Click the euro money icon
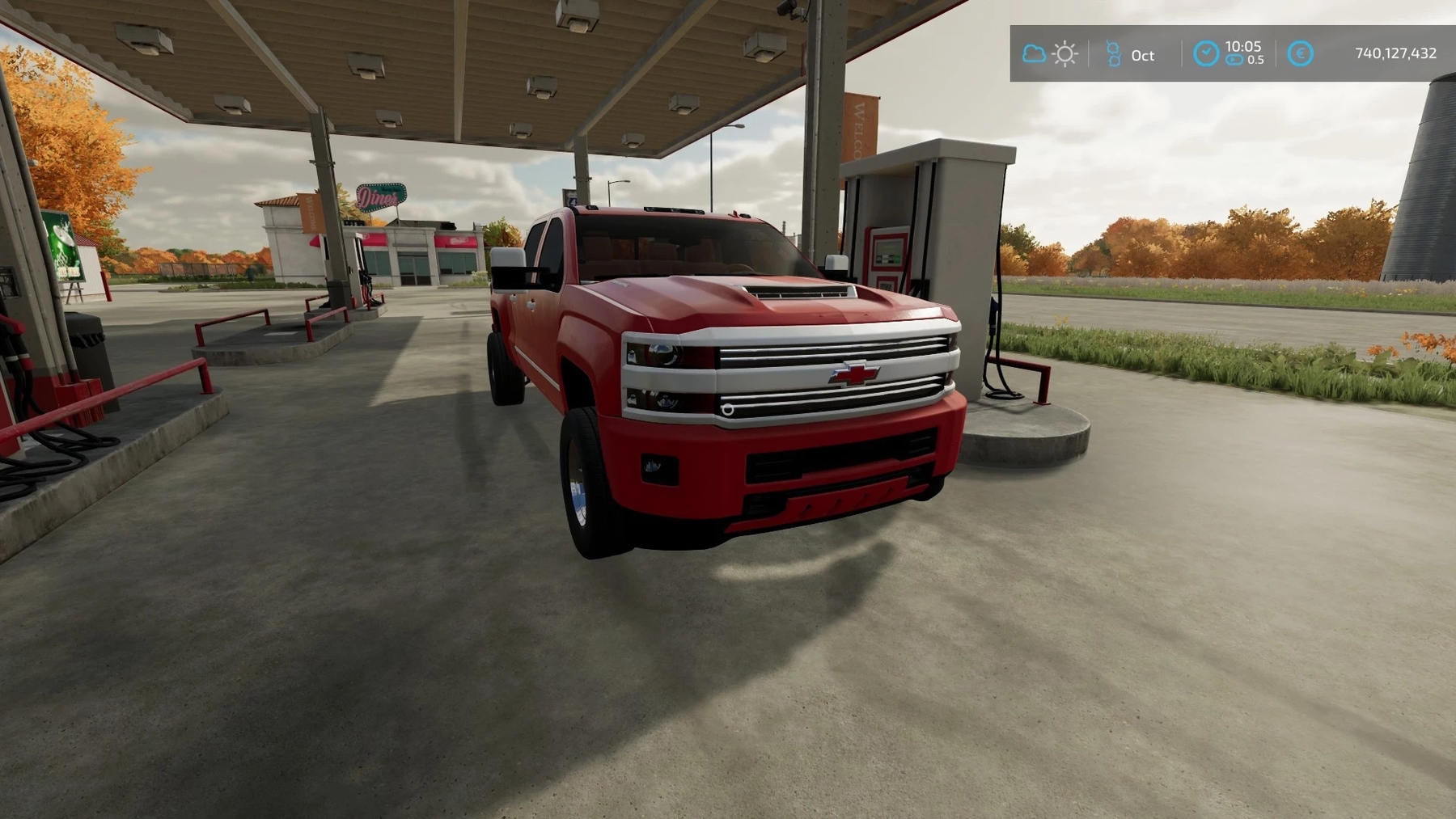 point(1300,53)
